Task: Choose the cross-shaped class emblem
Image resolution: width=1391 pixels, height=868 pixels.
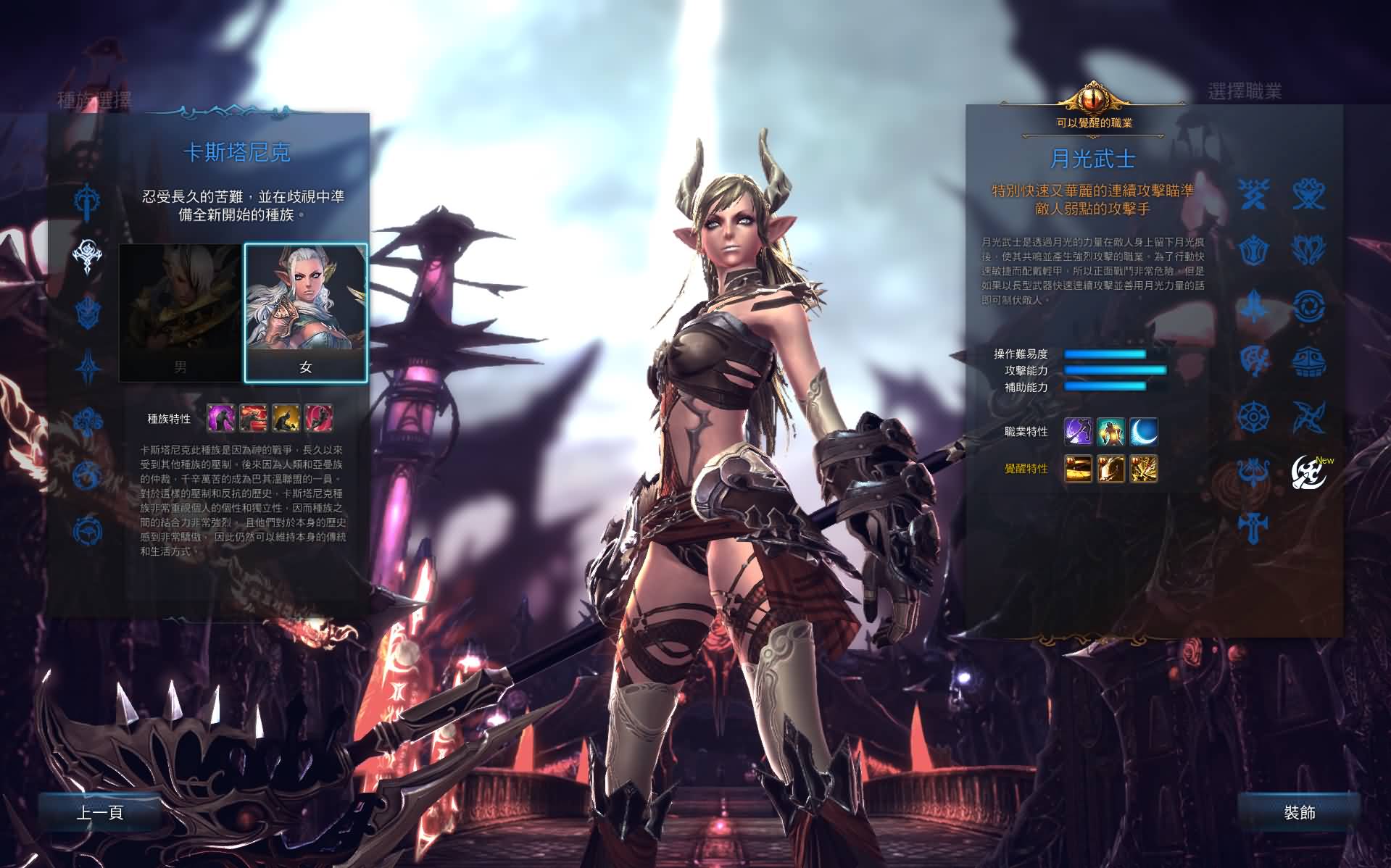Action: tap(1253, 527)
